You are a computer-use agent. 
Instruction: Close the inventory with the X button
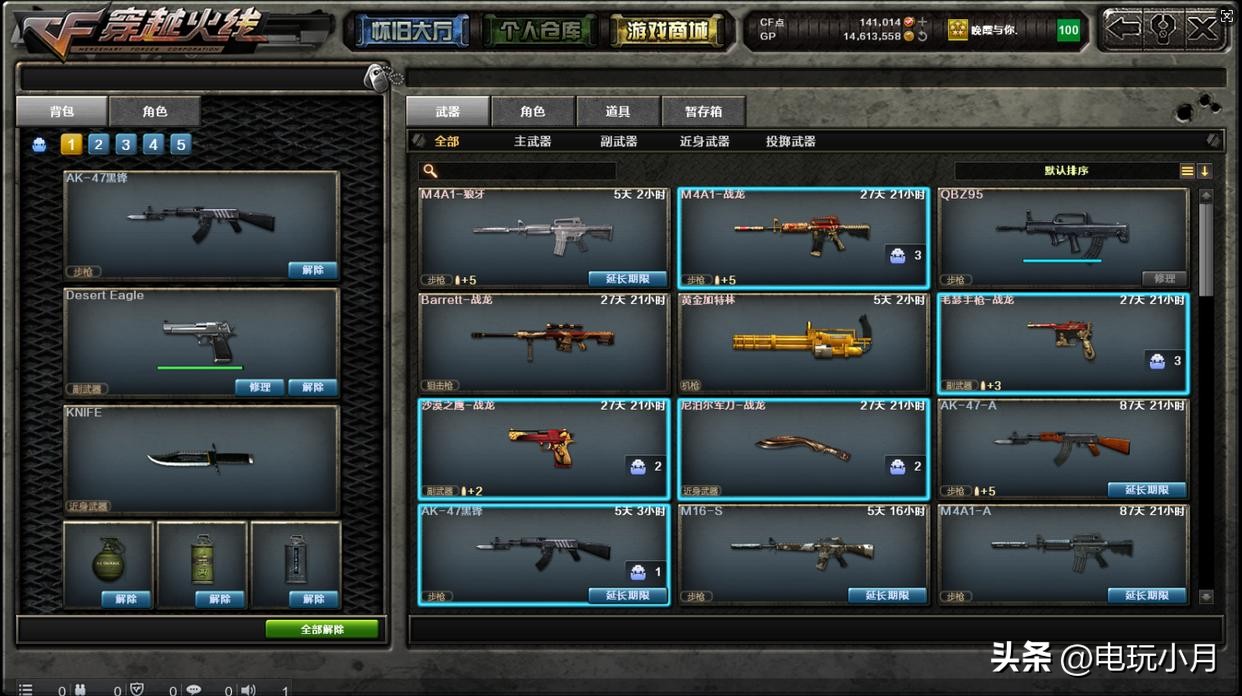(x=1203, y=29)
